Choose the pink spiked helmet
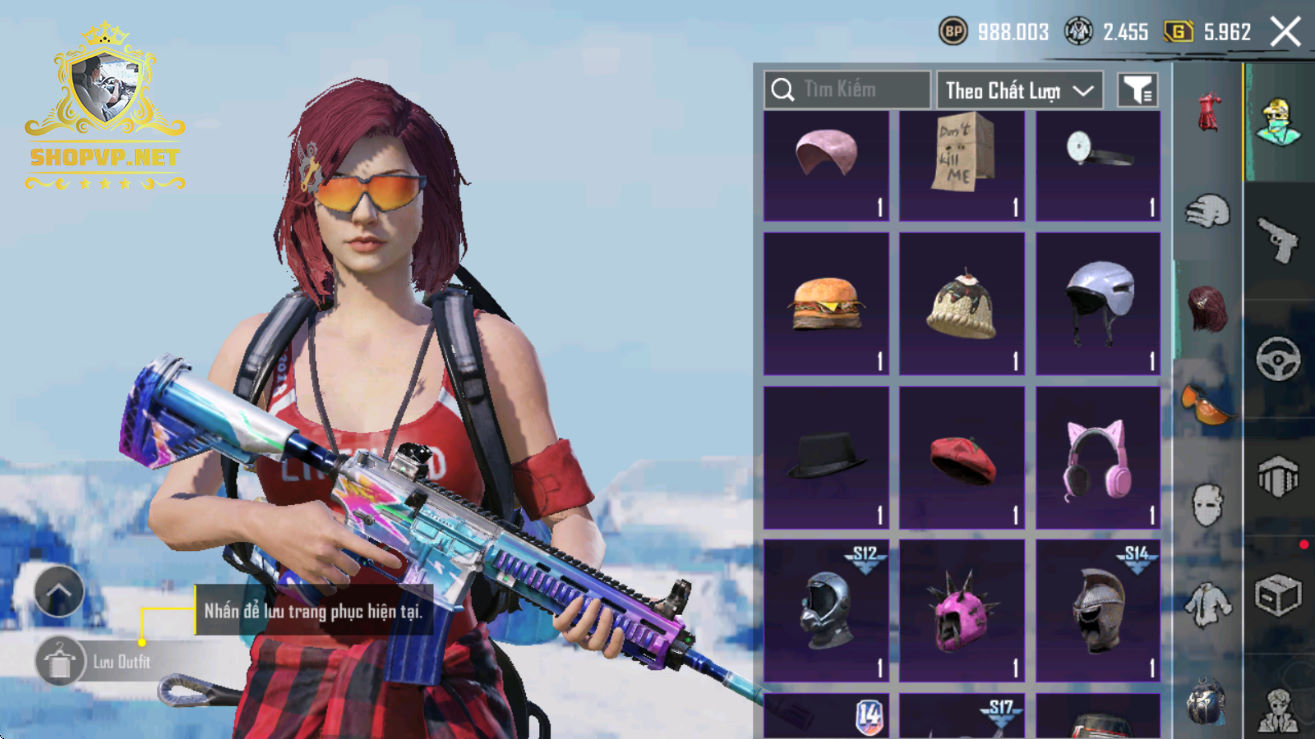The width and height of the screenshot is (1315, 739). (x=962, y=610)
